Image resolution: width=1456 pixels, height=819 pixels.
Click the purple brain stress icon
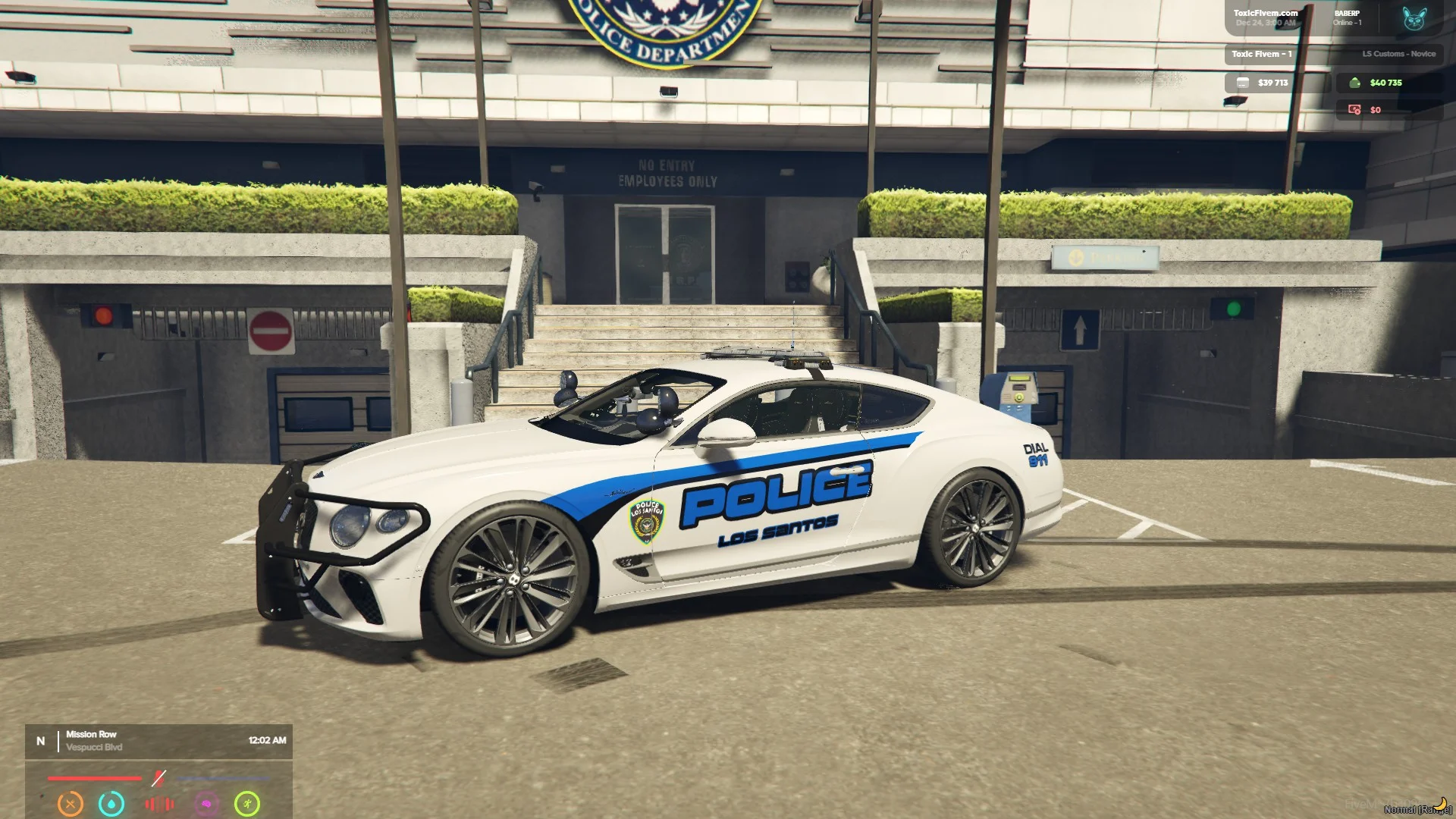[x=206, y=803]
